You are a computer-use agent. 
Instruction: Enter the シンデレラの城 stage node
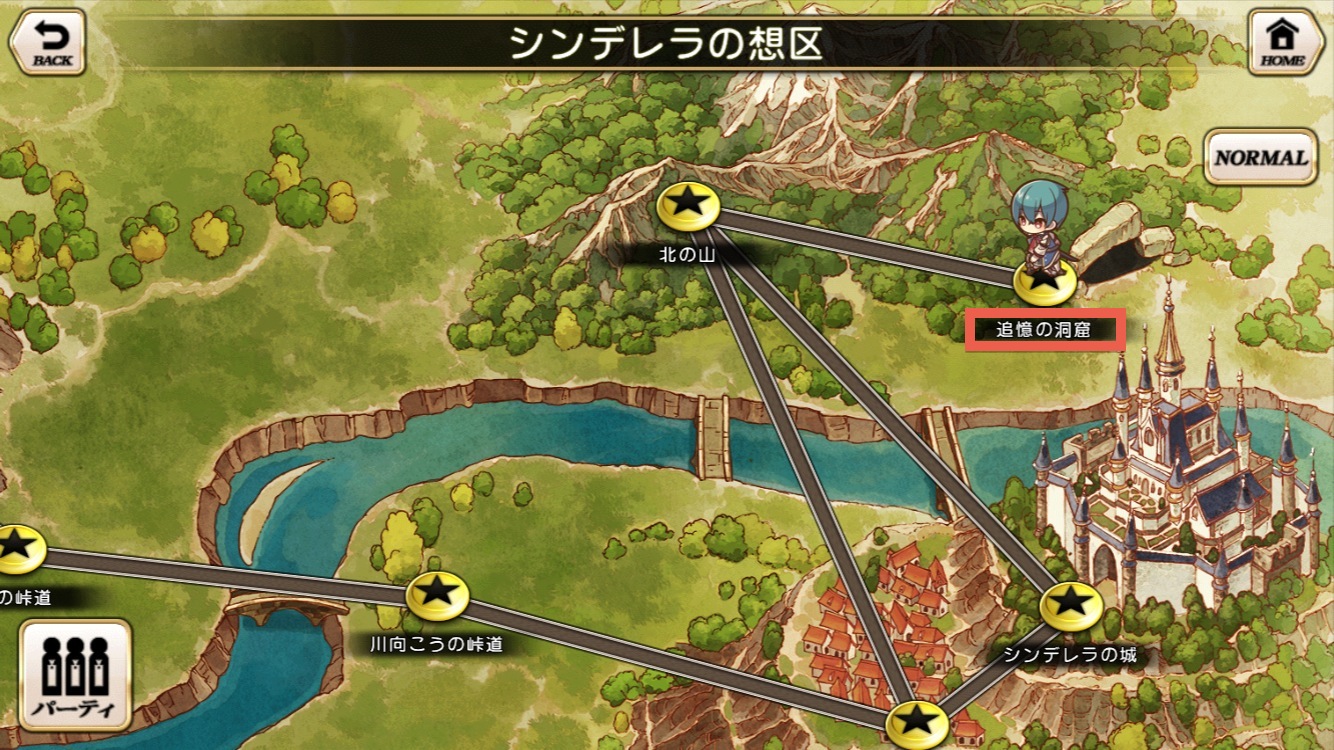(x=1071, y=606)
